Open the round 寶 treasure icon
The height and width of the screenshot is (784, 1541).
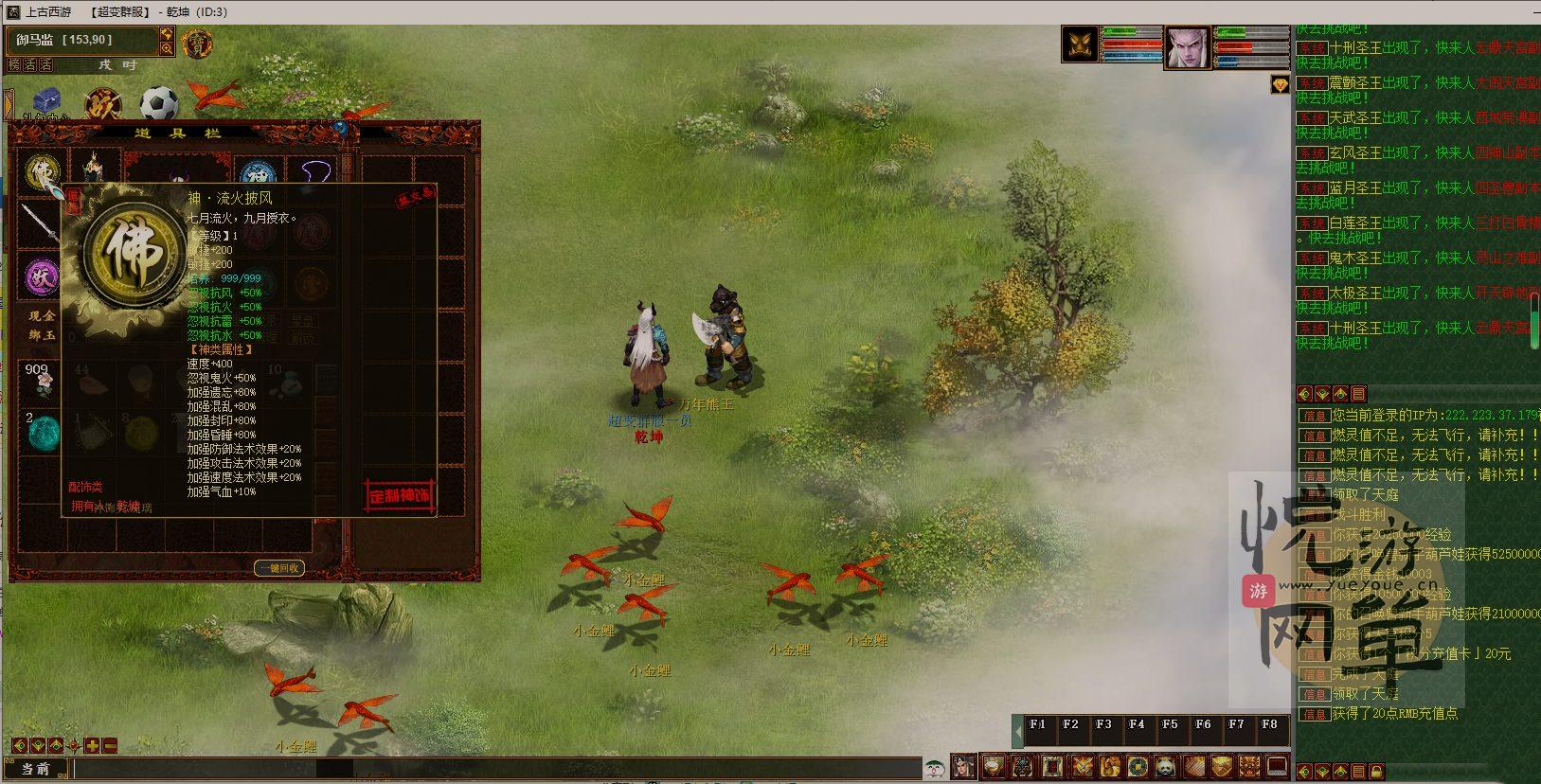click(x=196, y=44)
